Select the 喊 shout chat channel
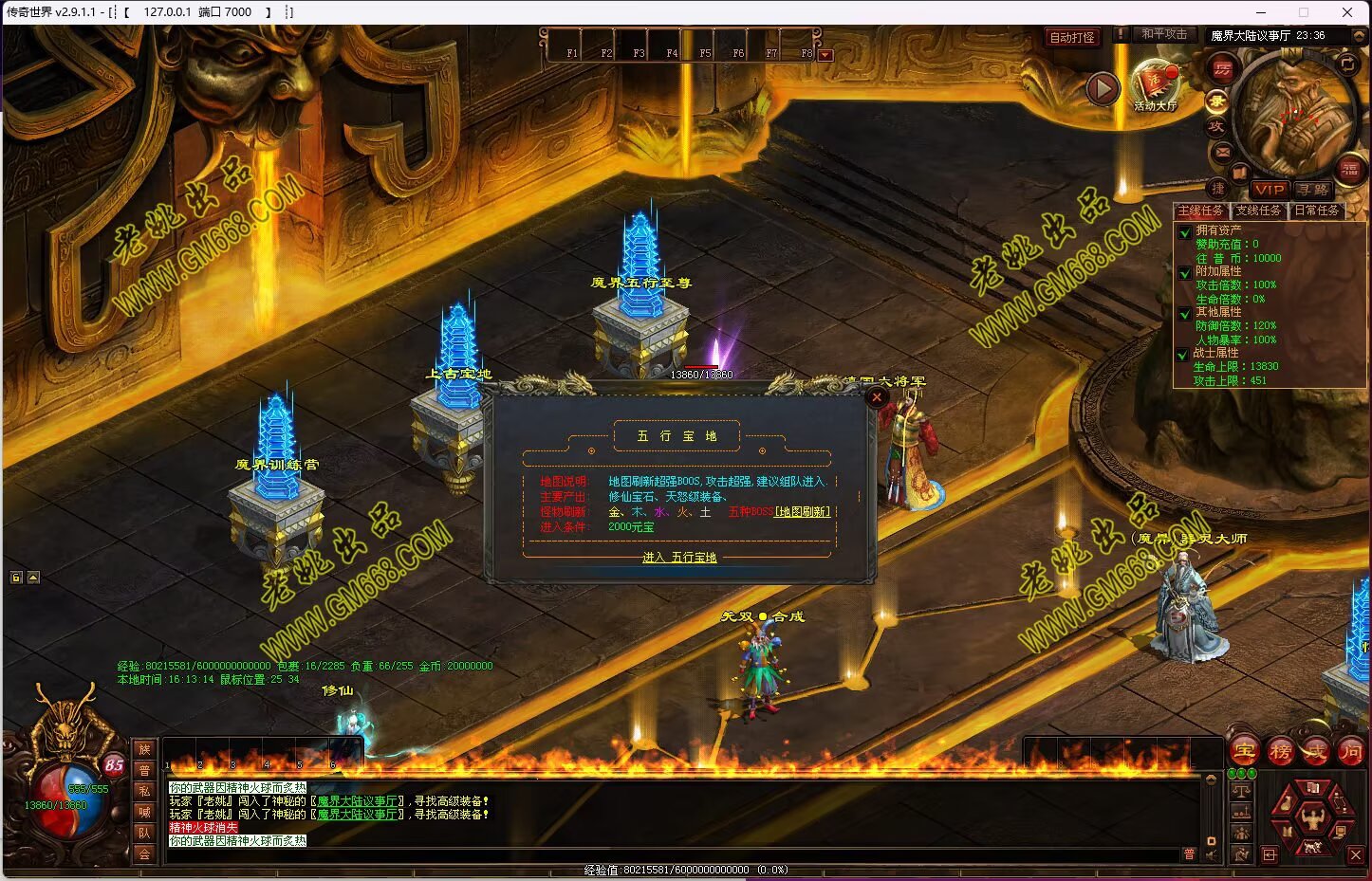This screenshot has height=881, width=1372. click(144, 812)
